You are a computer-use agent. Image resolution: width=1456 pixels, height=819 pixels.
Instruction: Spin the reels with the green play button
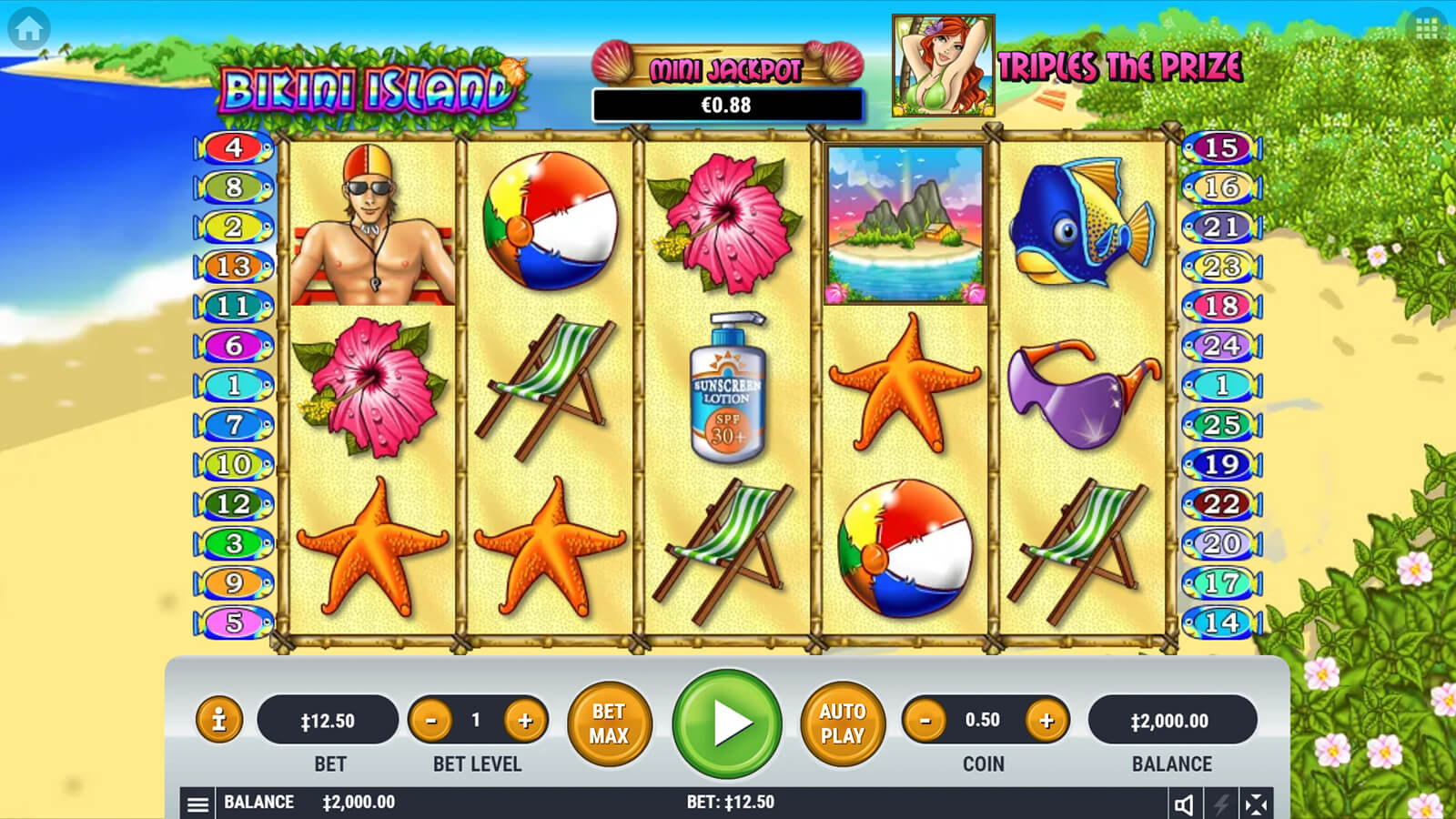[726, 723]
